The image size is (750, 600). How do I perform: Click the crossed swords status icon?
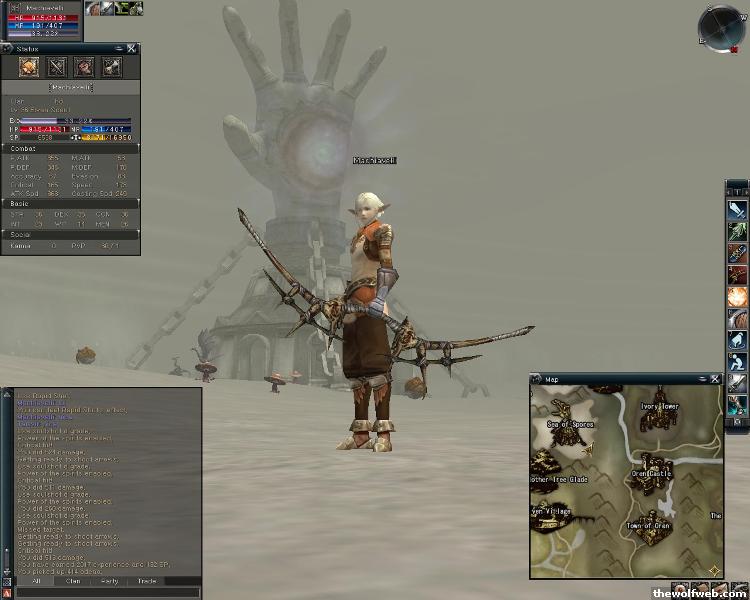pyautogui.click(x=57, y=68)
